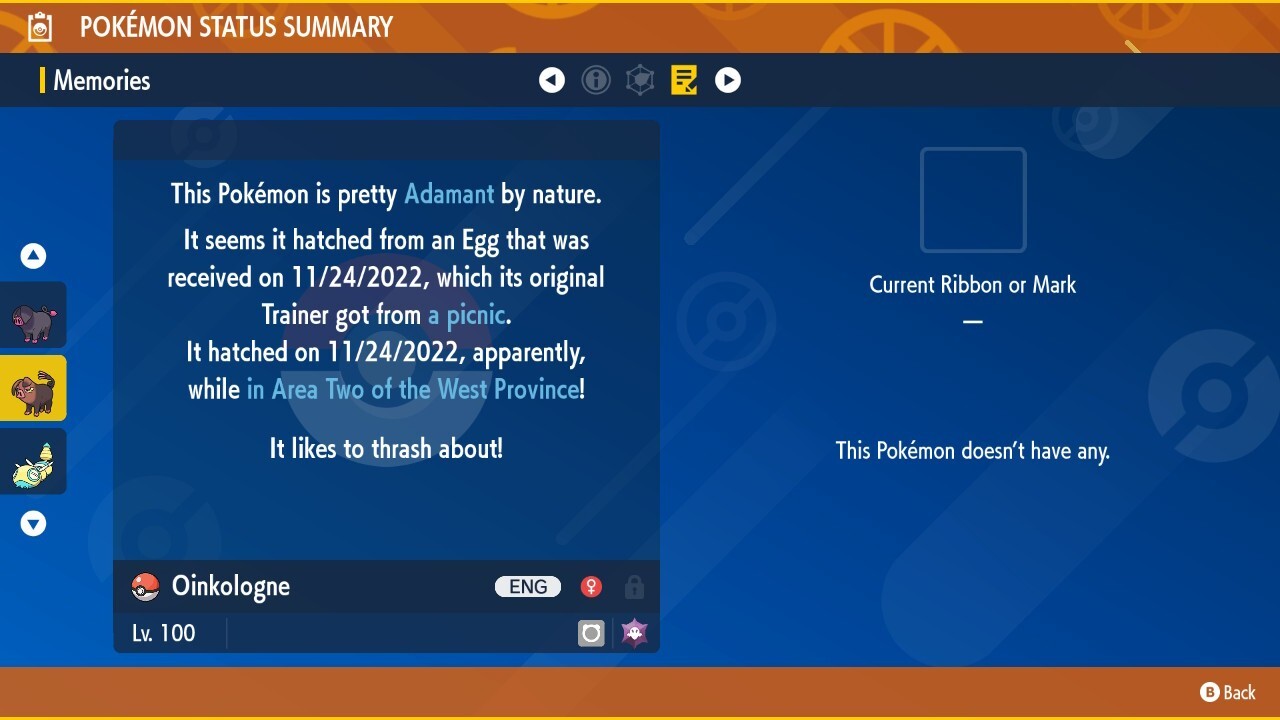Viewport: 1280px width, 720px height.
Task: Click the down arrow below the Pokémon list
Action: [x=33, y=523]
